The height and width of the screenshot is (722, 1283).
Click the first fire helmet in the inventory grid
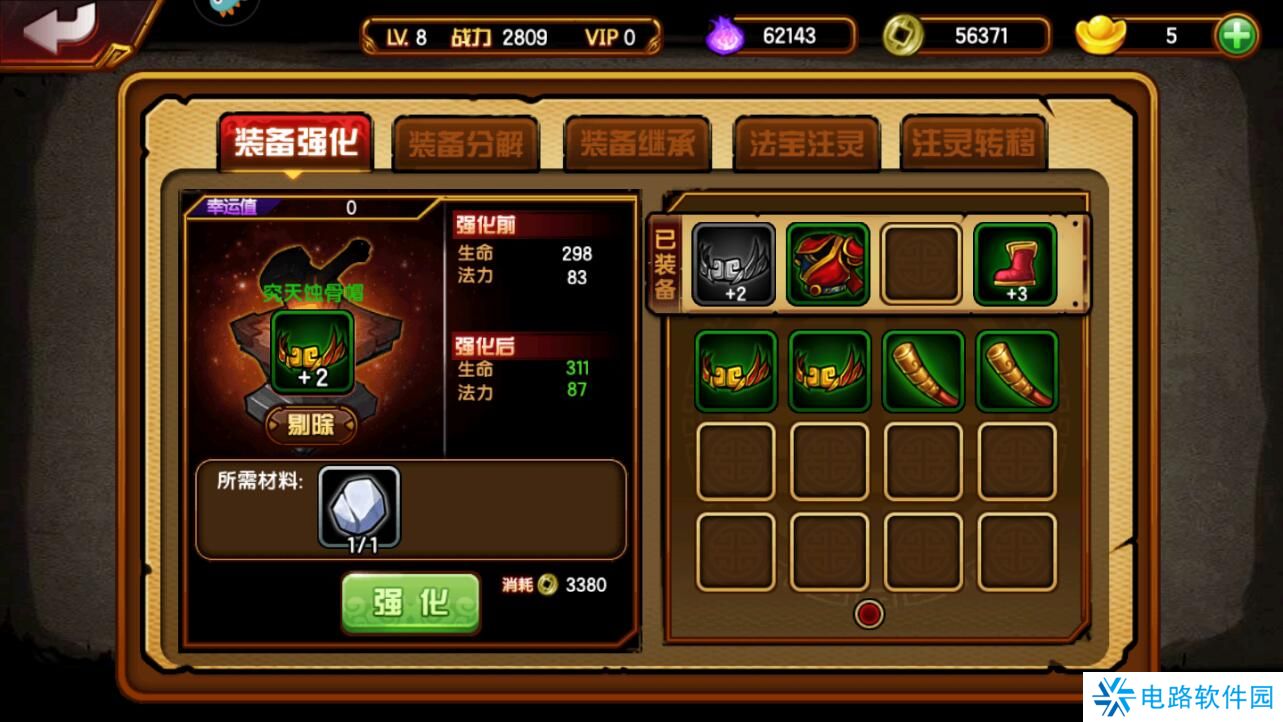pyautogui.click(x=734, y=370)
